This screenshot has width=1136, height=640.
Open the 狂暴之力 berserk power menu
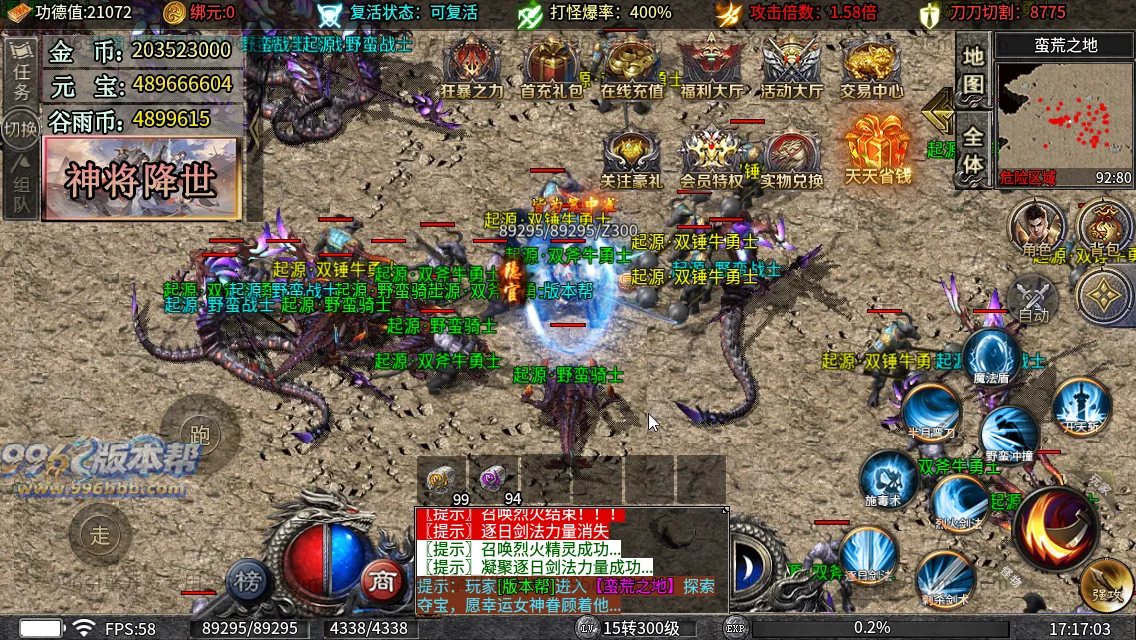472,66
